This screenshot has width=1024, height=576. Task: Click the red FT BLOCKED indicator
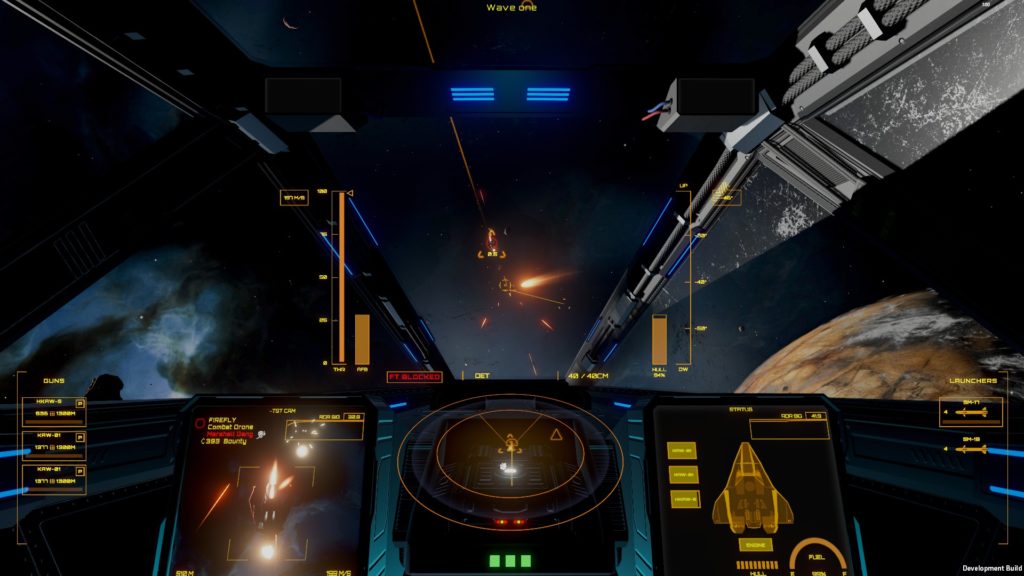click(414, 377)
